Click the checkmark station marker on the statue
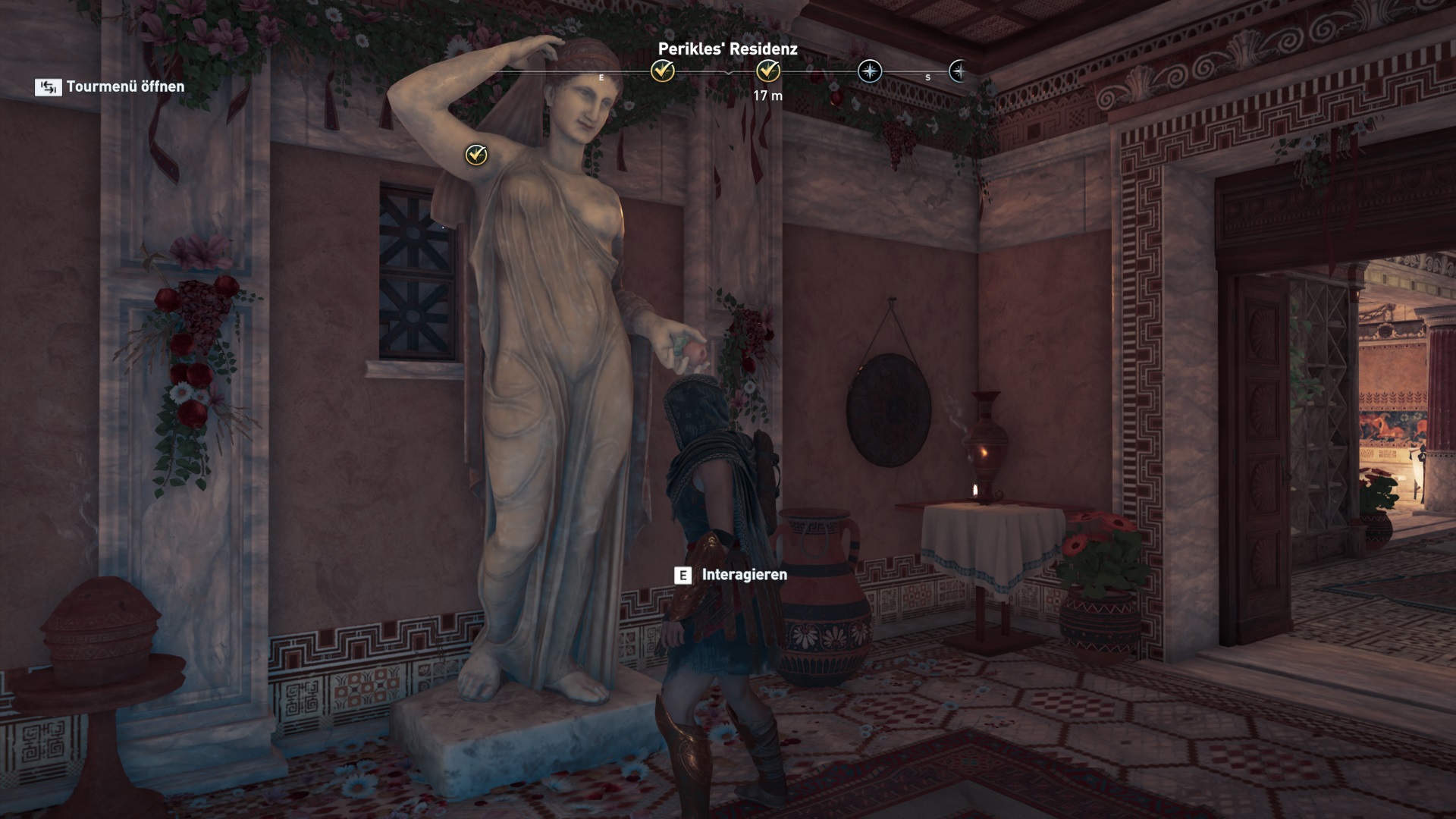This screenshot has width=1456, height=819. coord(476,155)
